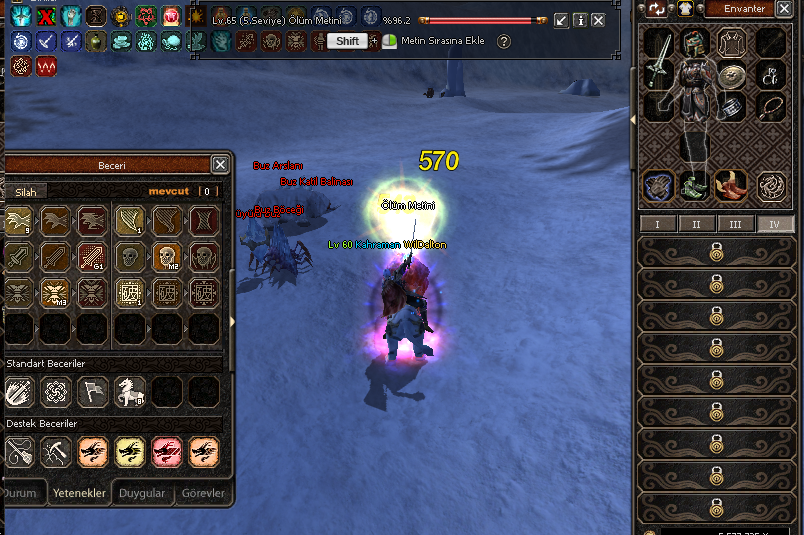This screenshot has width=804, height=535.
Task: Open inventory page II
Action: (x=696, y=224)
